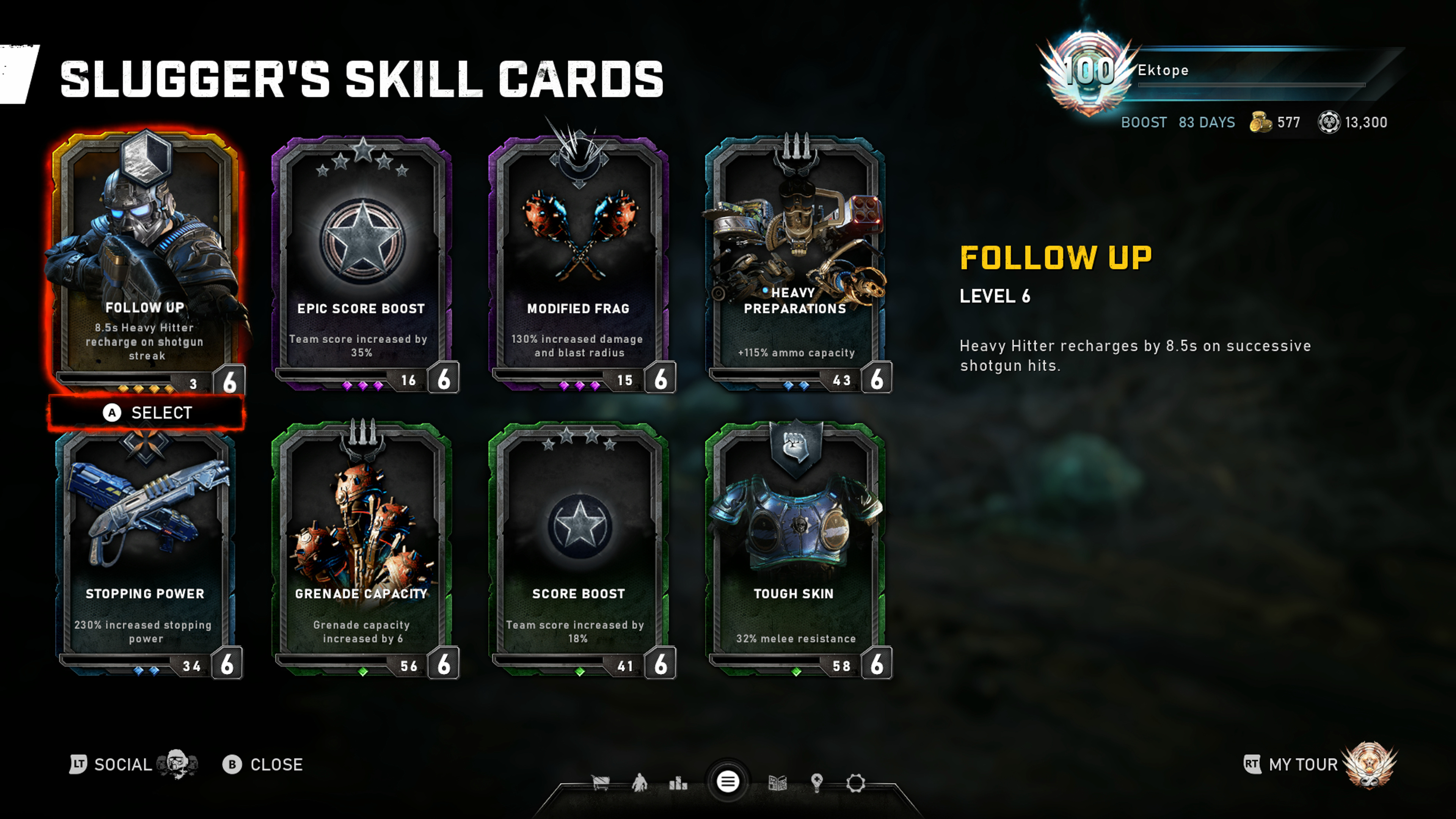This screenshot has height=819, width=1456.
Task: Open the lightbulb tips icon
Action: (x=817, y=783)
